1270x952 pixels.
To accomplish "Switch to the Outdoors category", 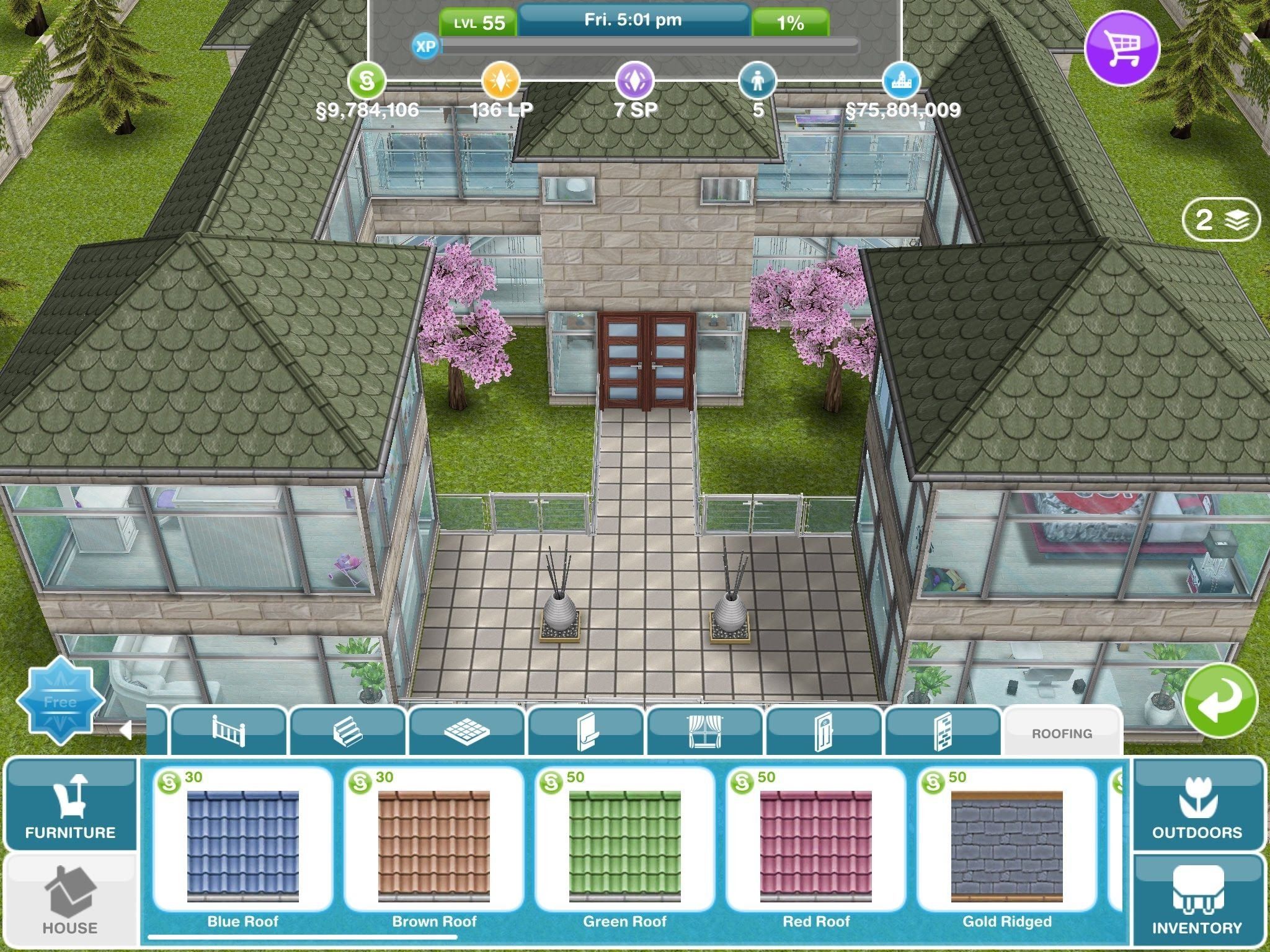I will point(1197,805).
